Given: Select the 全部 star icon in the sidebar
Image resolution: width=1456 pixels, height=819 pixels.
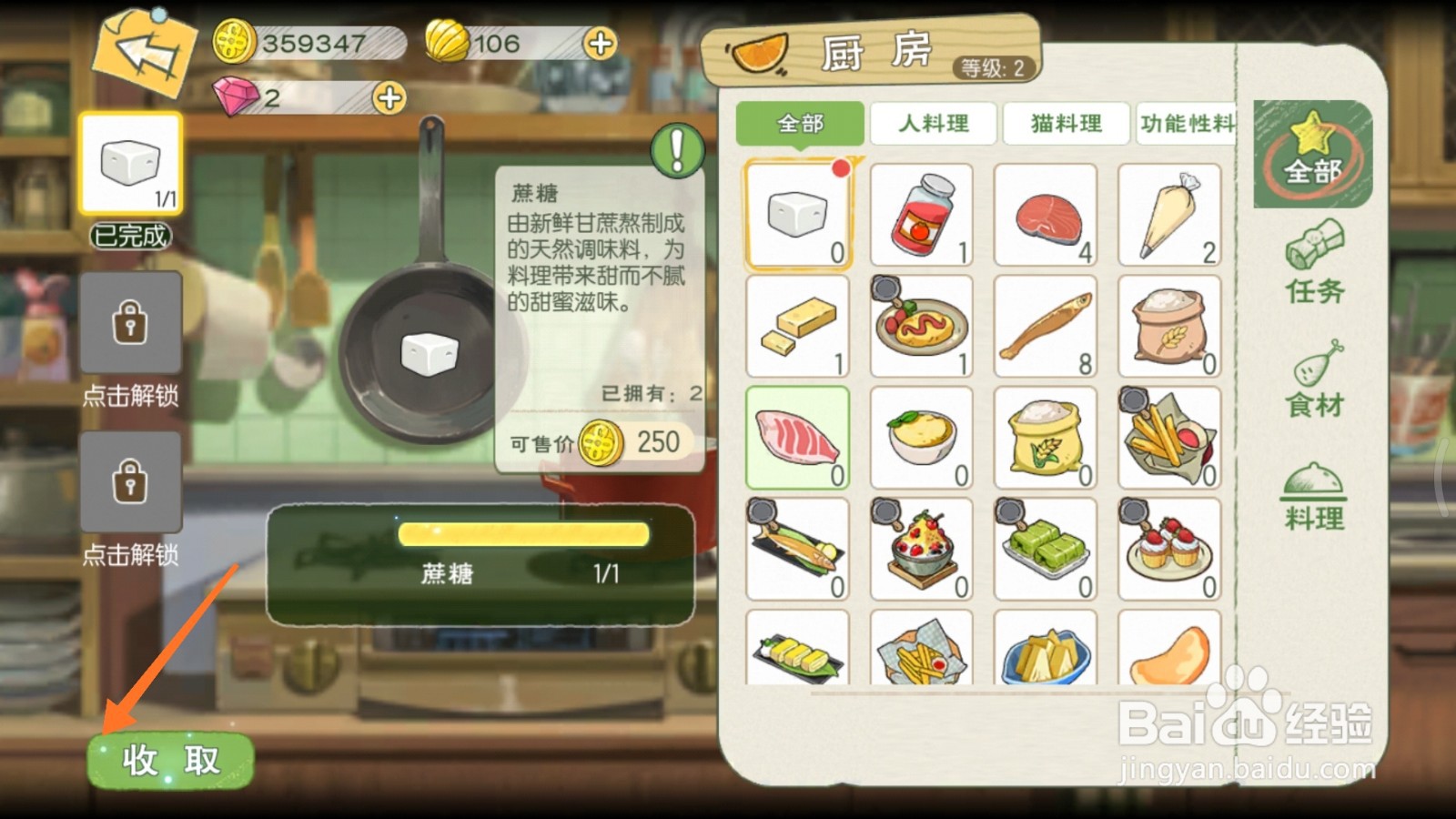Looking at the screenshot, I should click(1311, 155).
